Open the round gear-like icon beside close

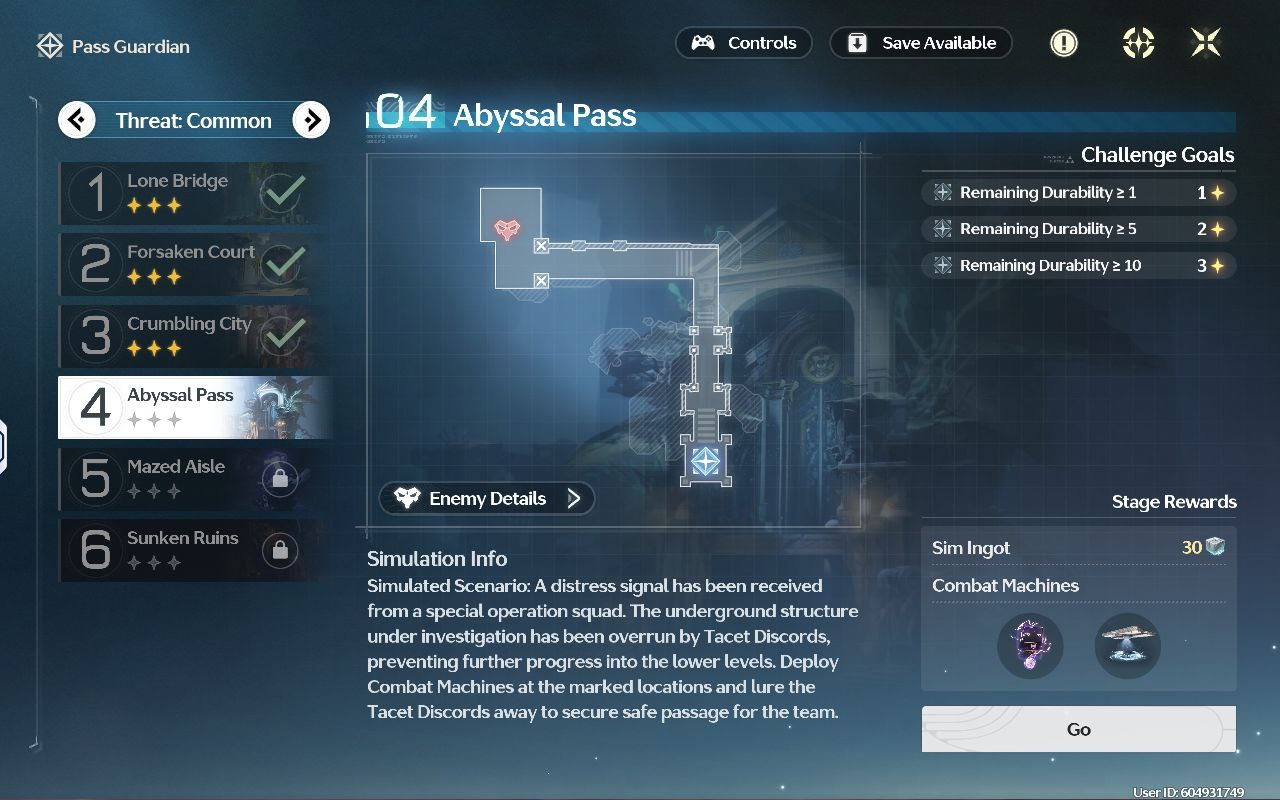point(1138,43)
